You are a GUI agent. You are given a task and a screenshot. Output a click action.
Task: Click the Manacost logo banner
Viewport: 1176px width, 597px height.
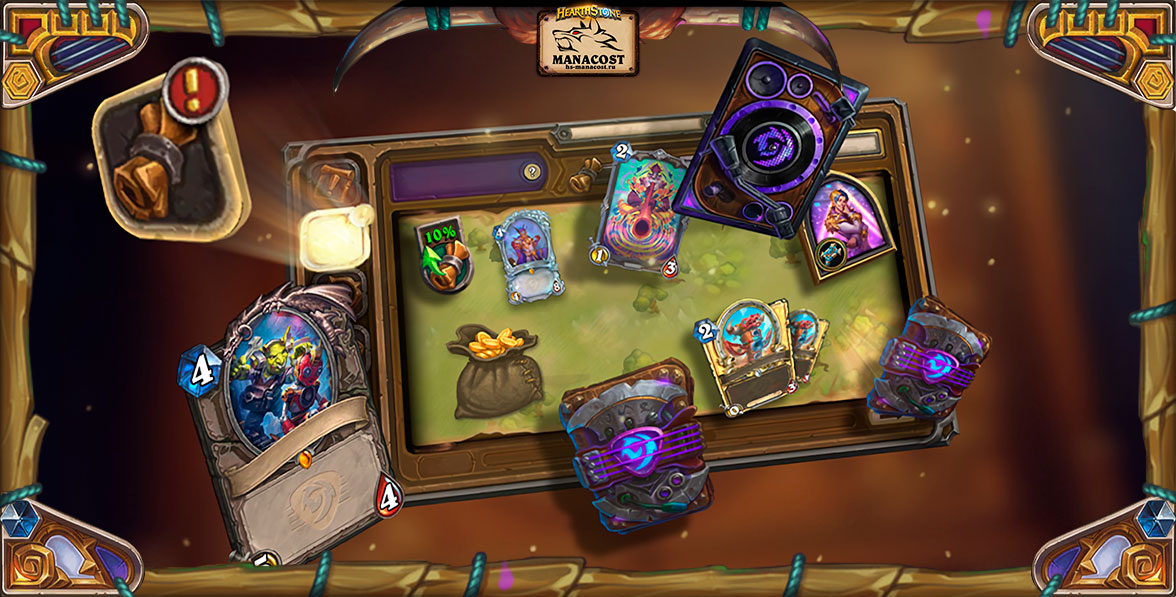587,42
